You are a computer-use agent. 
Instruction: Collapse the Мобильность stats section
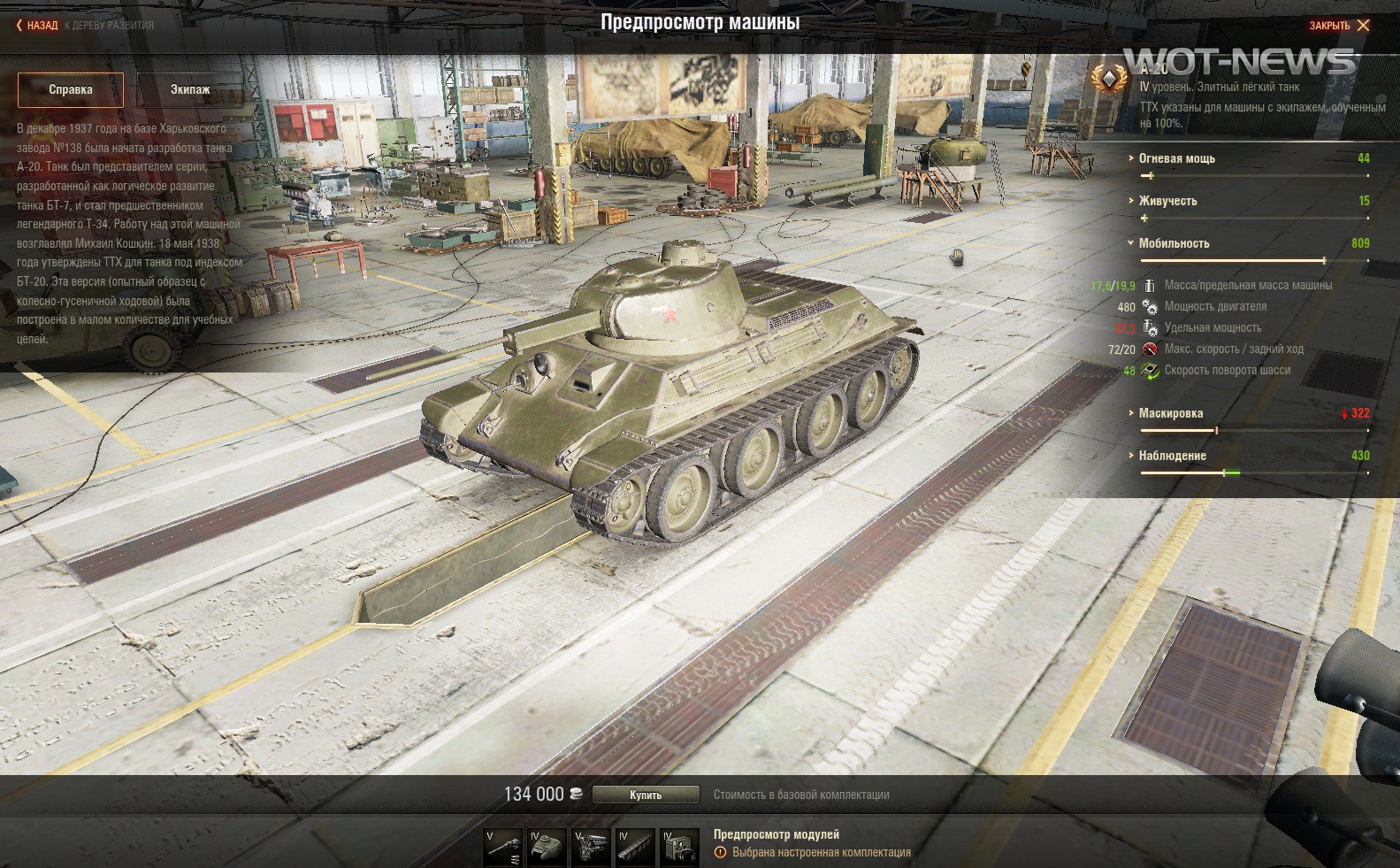pyautogui.click(x=1174, y=243)
